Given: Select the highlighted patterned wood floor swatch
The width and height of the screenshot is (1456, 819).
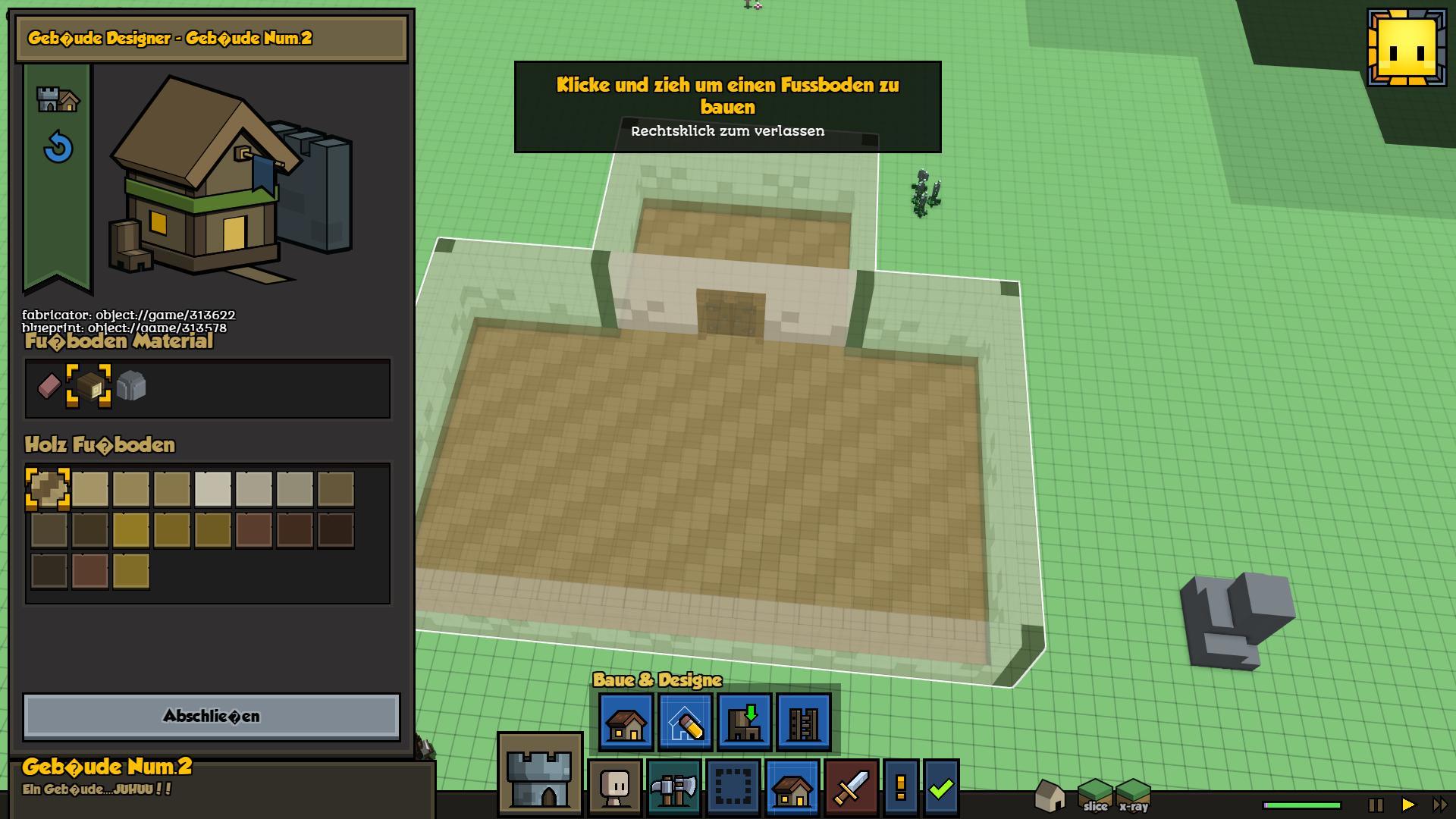Looking at the screenshot, I should pyautogui.click(x=49, y=489).
